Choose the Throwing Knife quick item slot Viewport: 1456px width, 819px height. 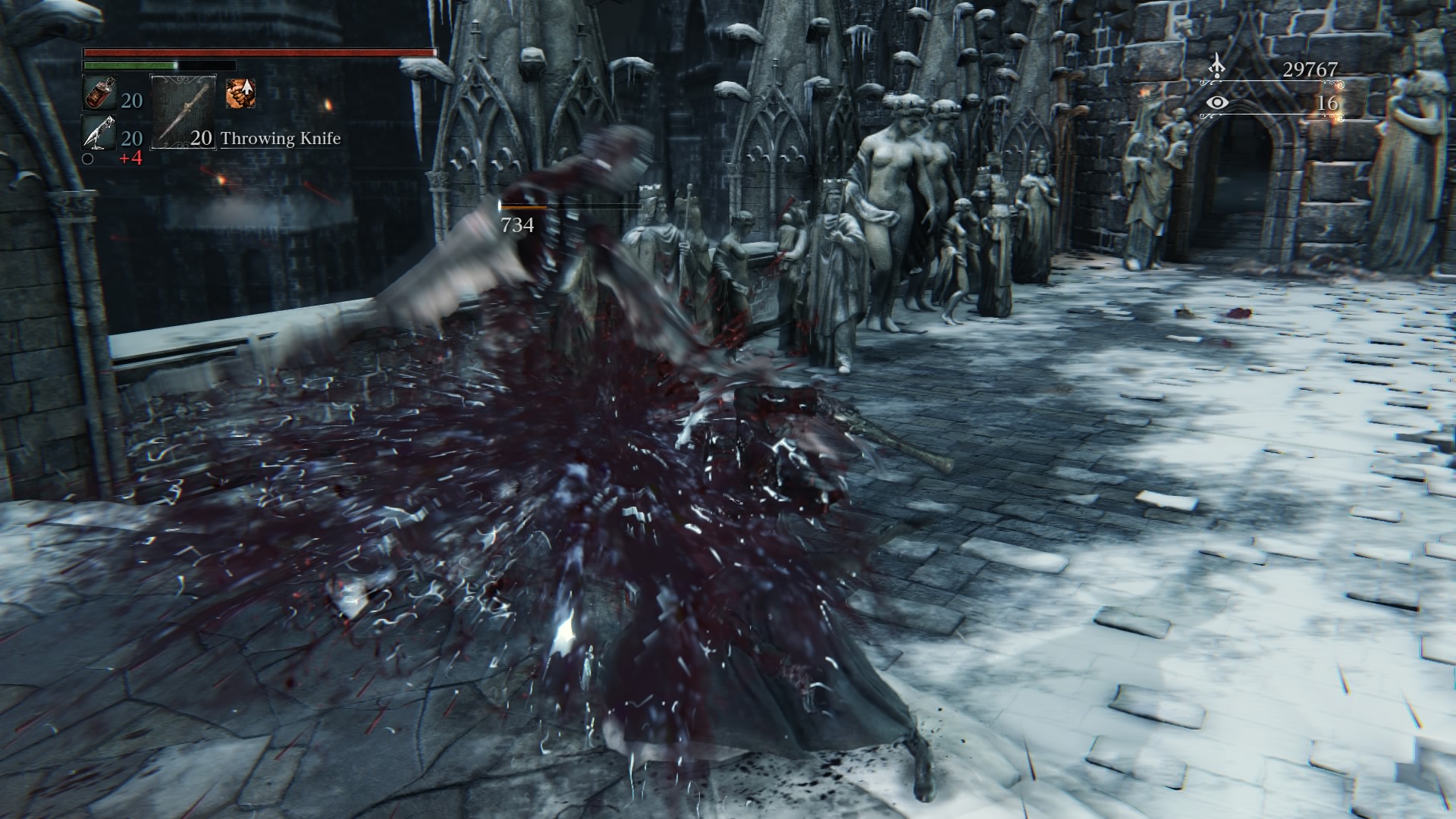[184, 111]
